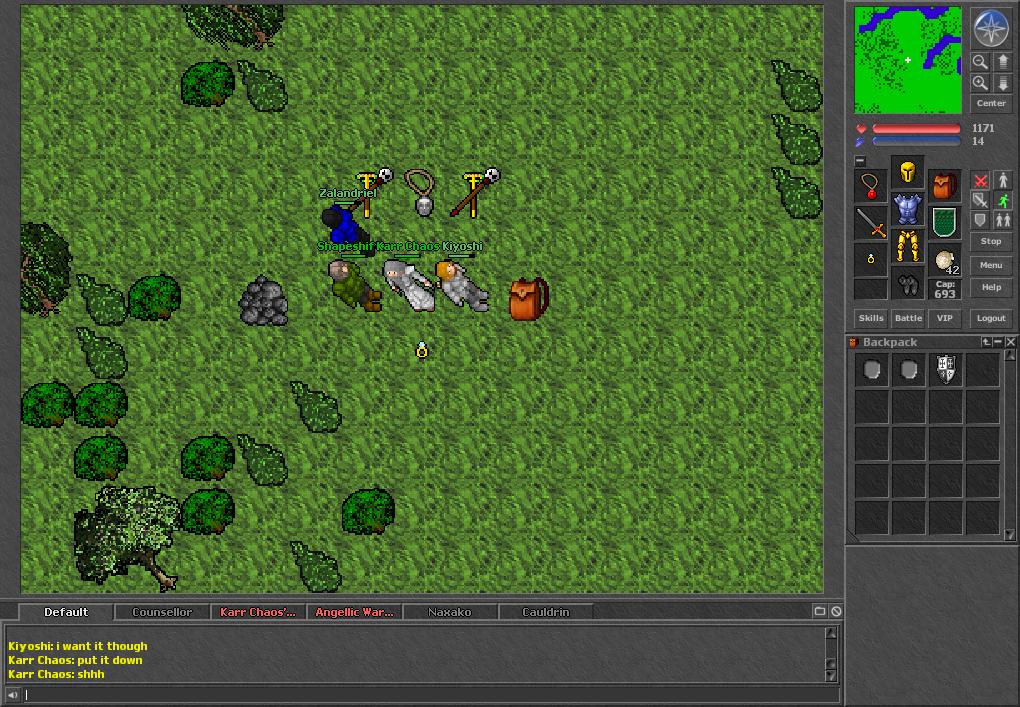1020x707 pixels.
Task: Open the game Menu
Action: [991, 265]
